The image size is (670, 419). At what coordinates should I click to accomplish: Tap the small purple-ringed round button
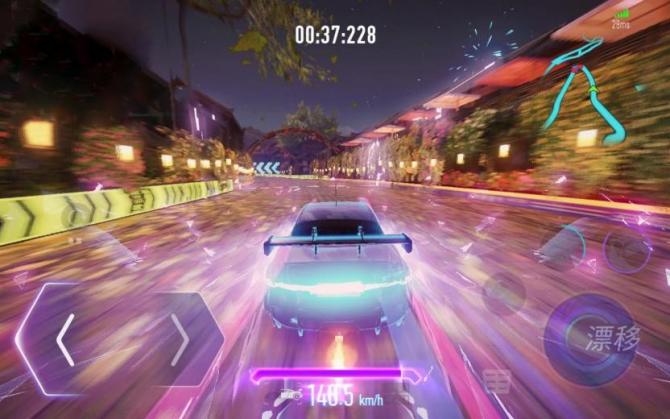(627, 251)
